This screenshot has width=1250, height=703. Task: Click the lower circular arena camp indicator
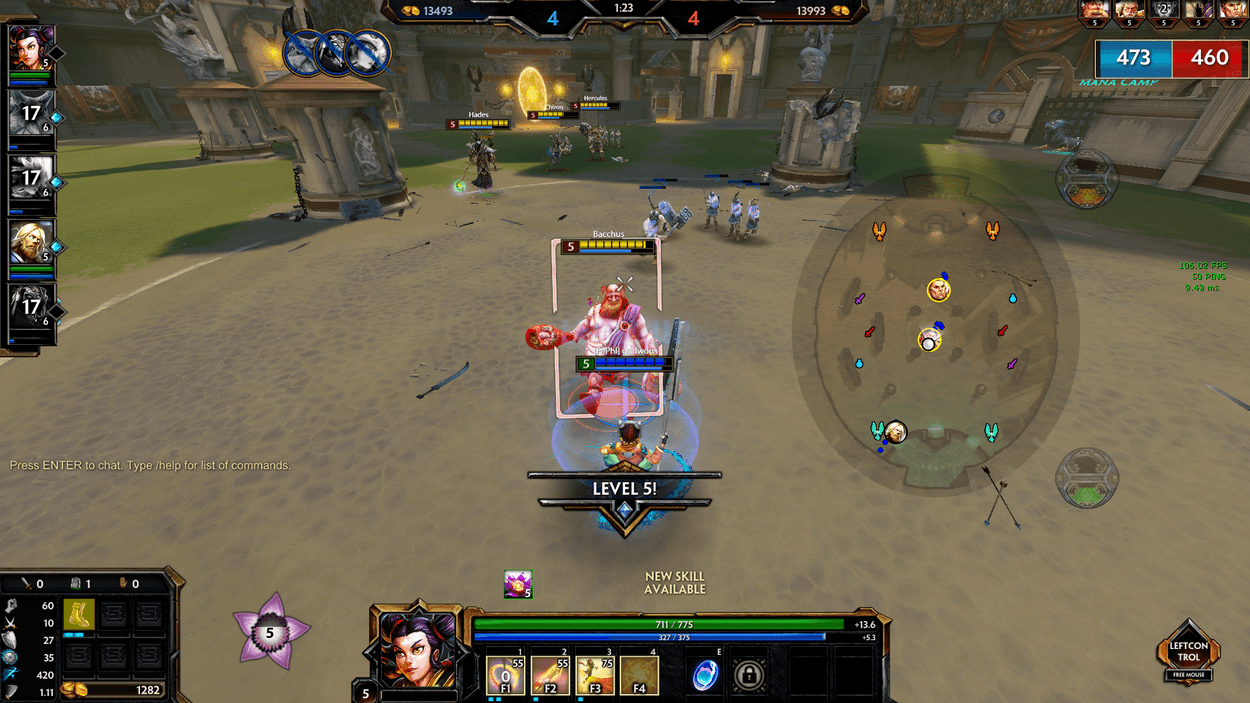(x=1086, y=477)
